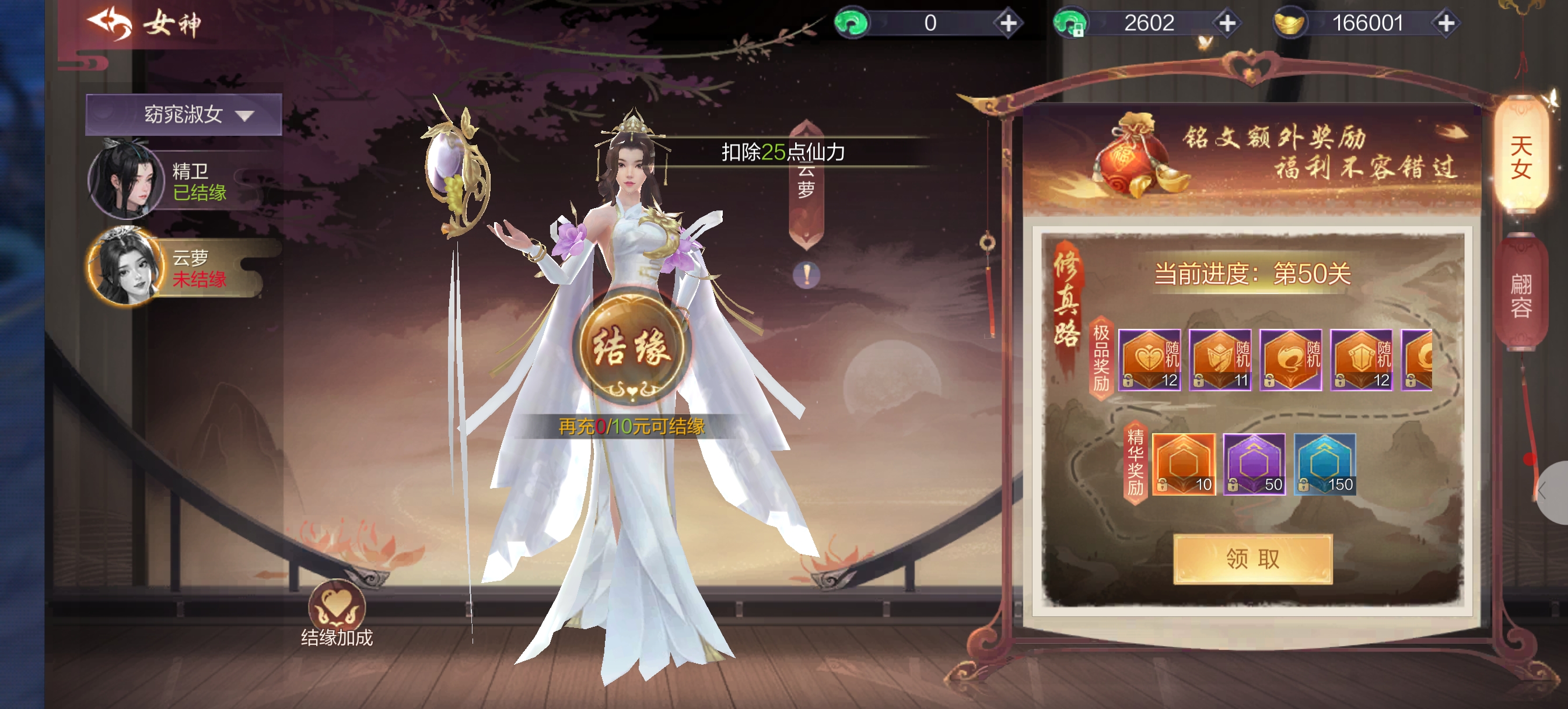Claim rewards with the 领取 button

pos(1252,559)
